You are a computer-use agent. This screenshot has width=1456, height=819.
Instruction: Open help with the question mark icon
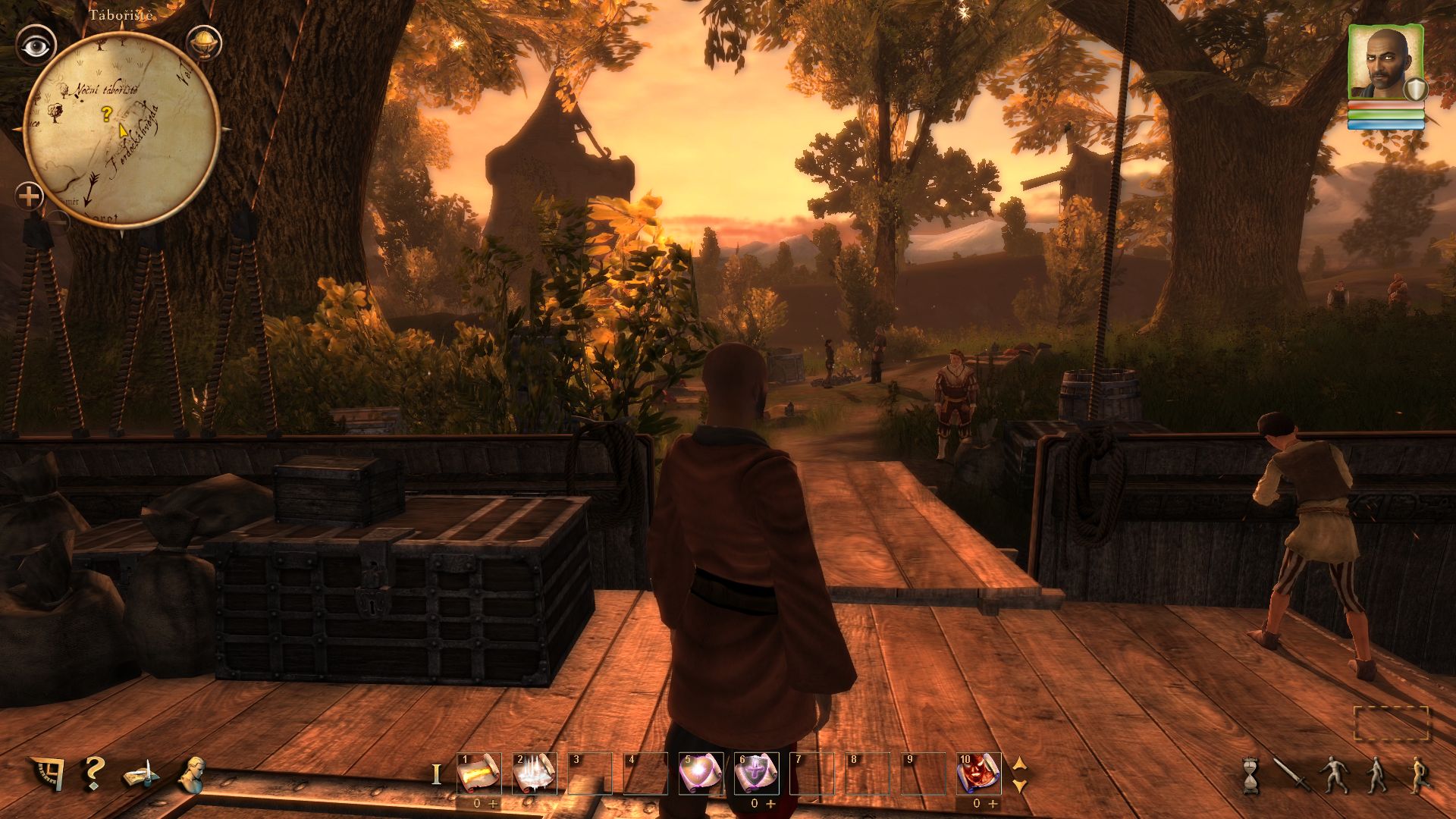94,773
